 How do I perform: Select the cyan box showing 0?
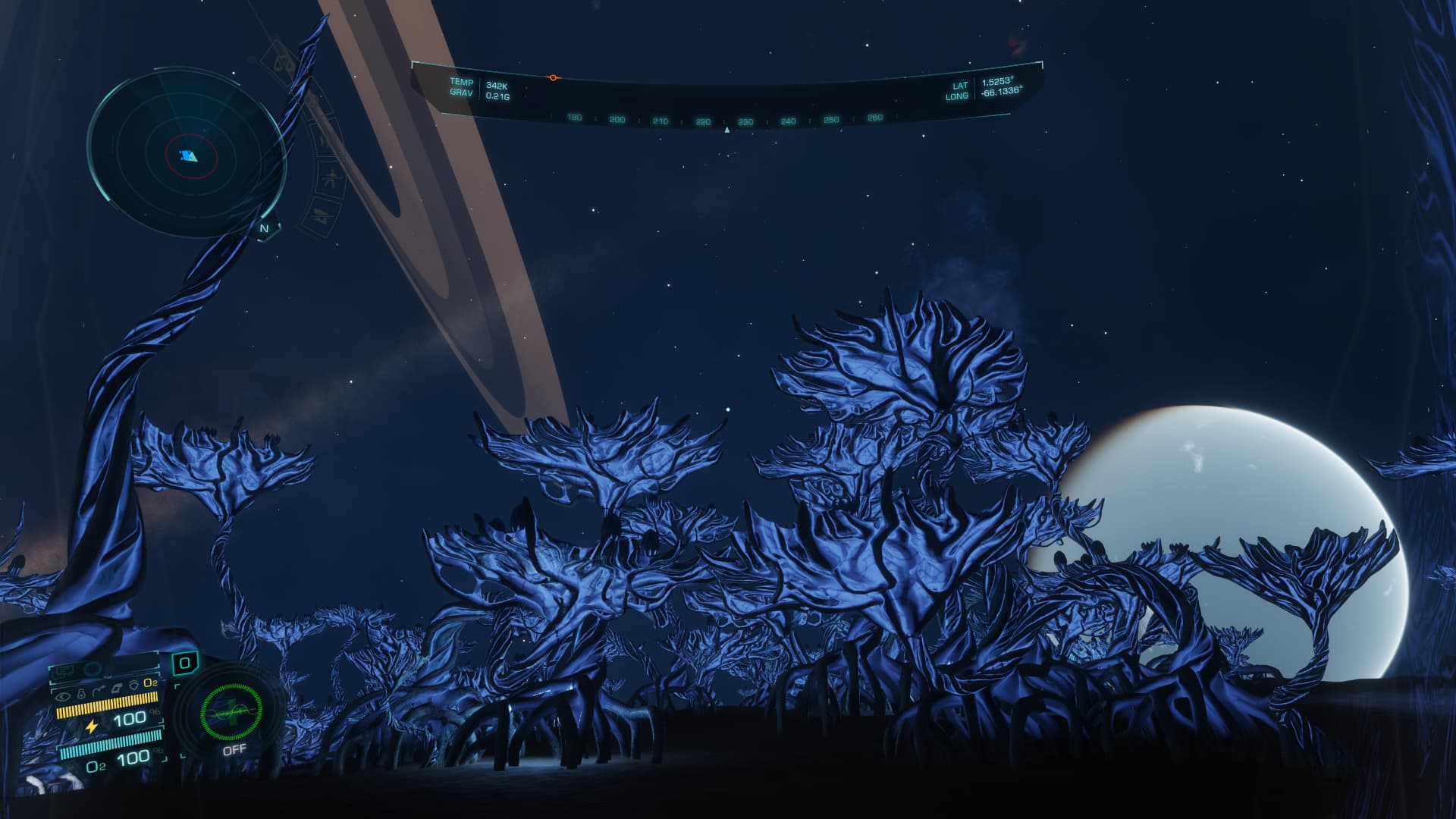point(184,664)
